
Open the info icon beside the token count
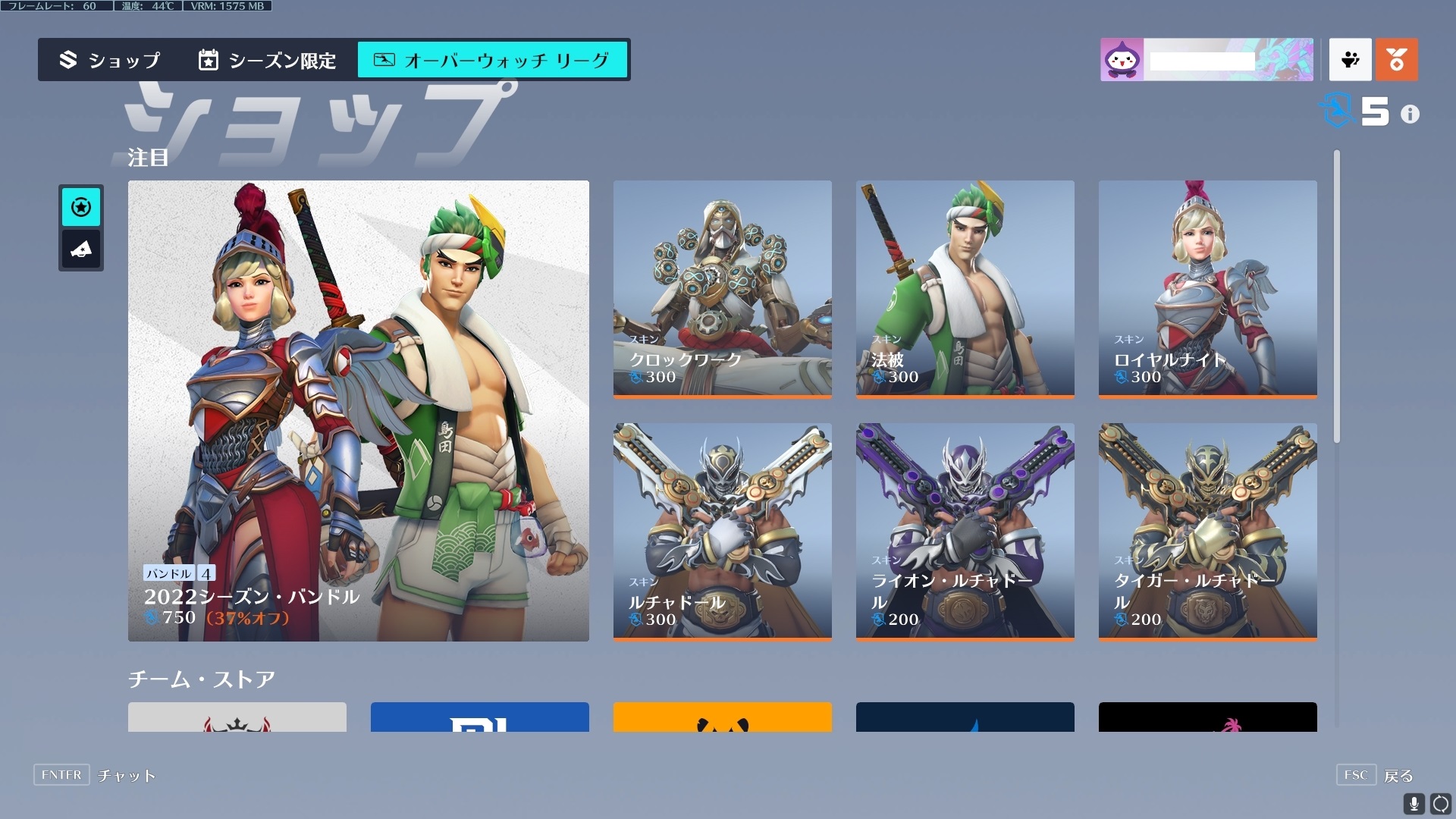1410,114
